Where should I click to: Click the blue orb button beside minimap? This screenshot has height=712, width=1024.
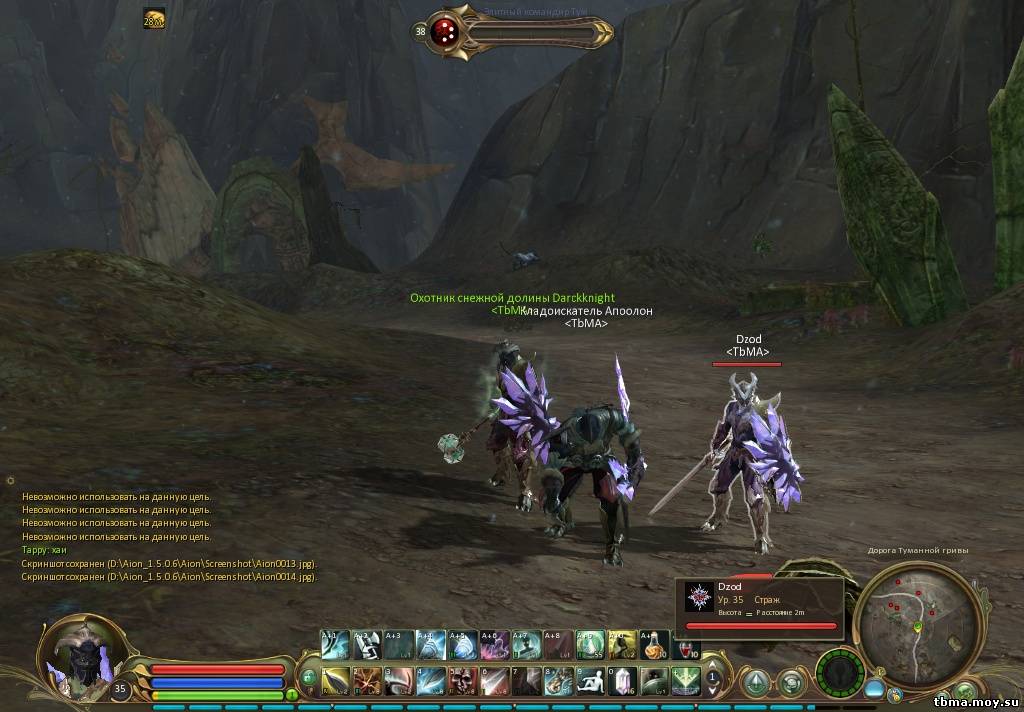coord(874,689)
